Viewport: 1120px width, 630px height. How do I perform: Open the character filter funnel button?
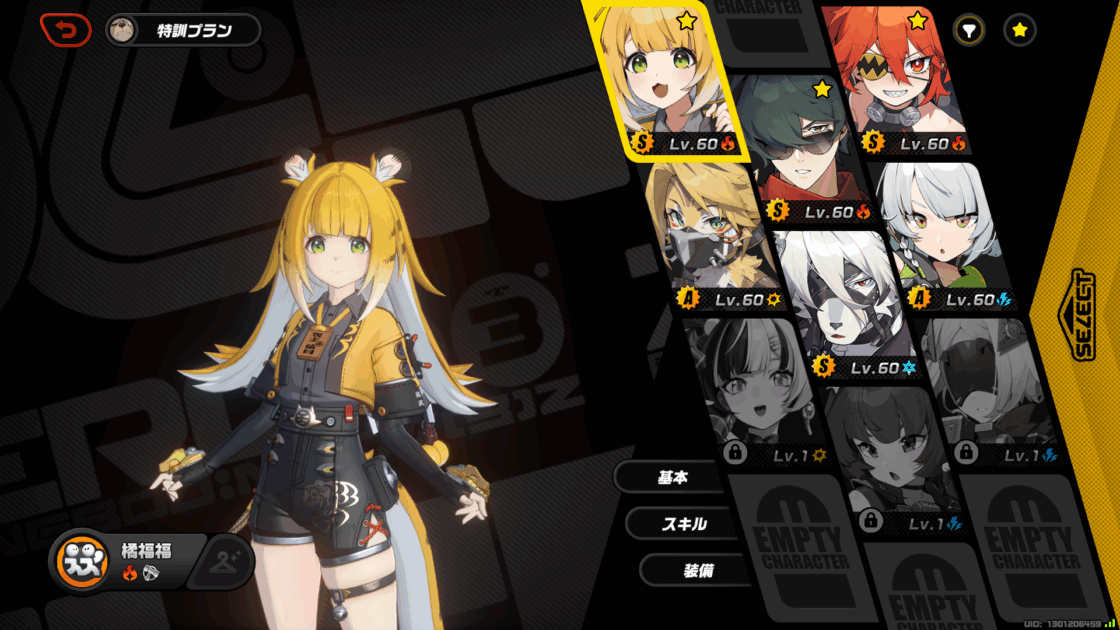[968, 30]
